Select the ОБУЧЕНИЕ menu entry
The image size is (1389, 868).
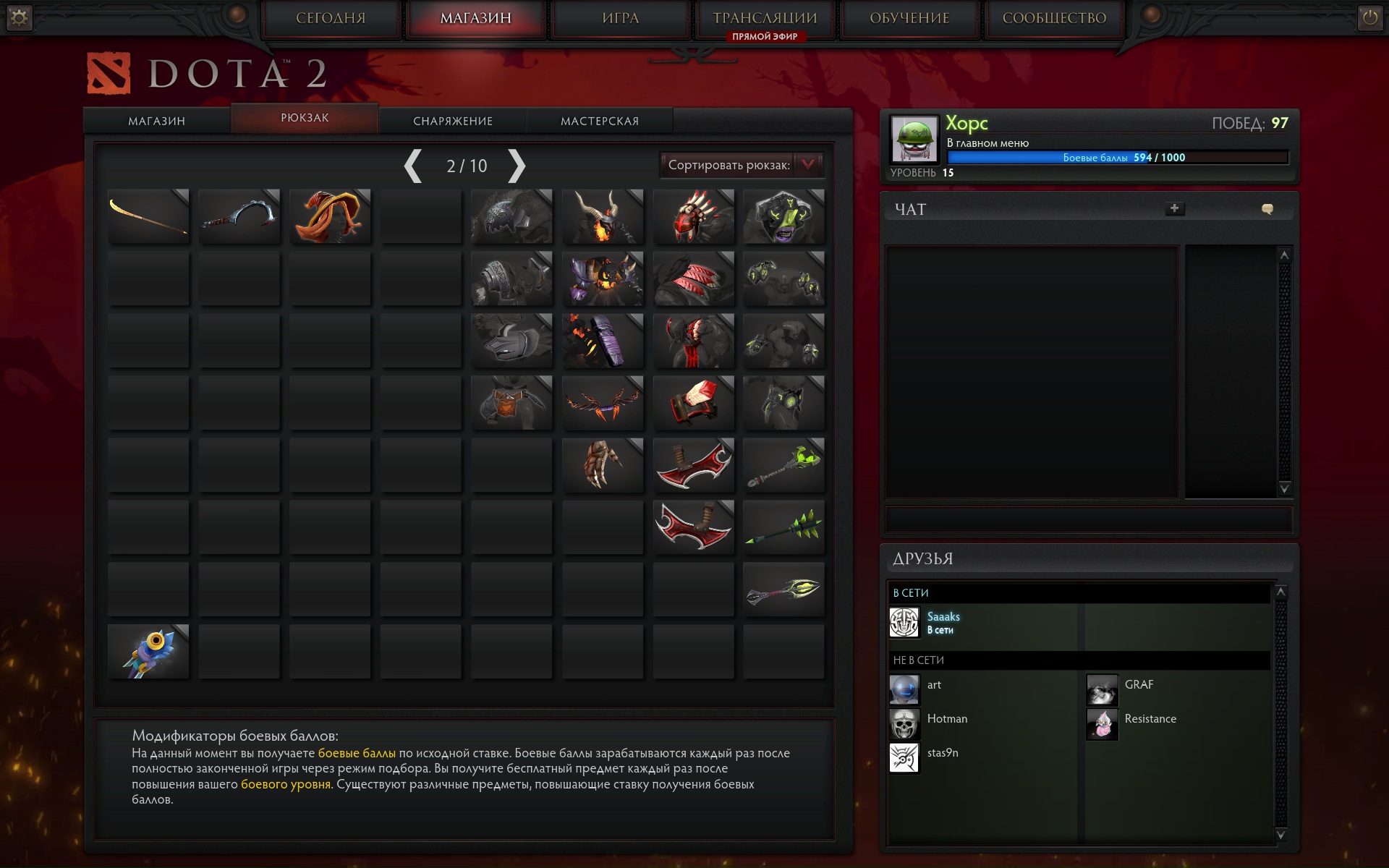(x=909, y=18)
